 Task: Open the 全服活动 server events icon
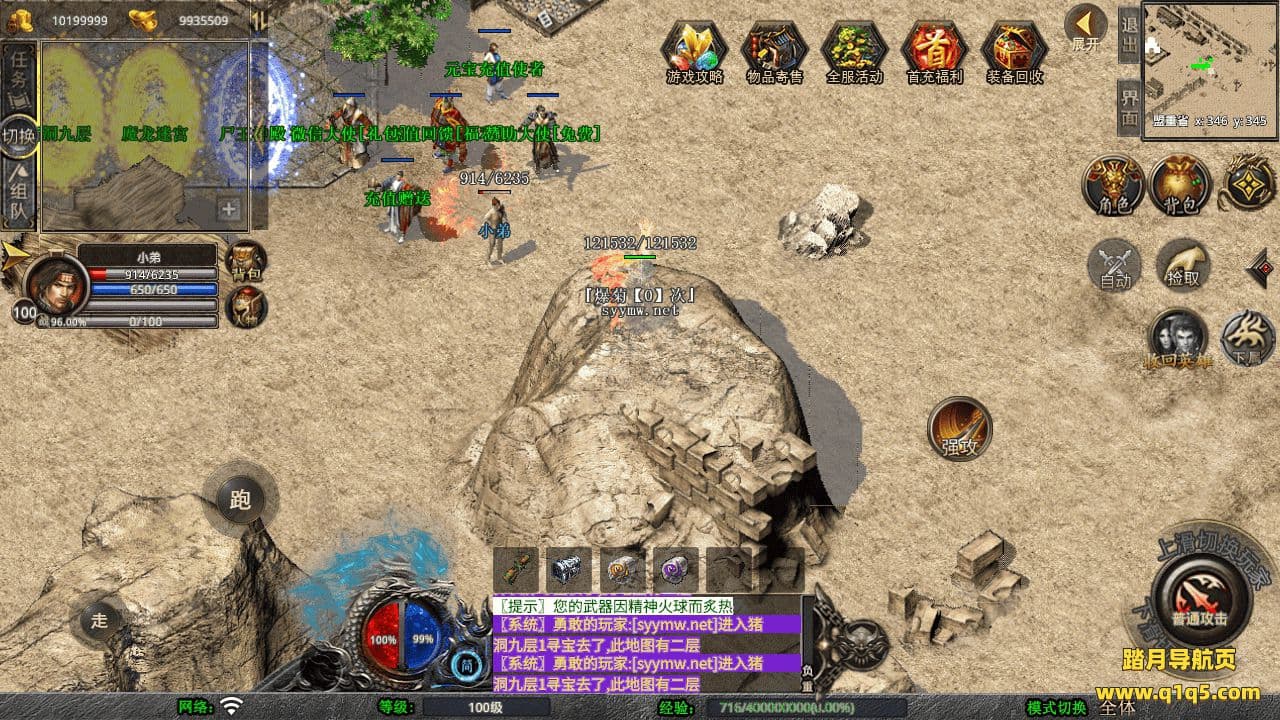[854, 50]
